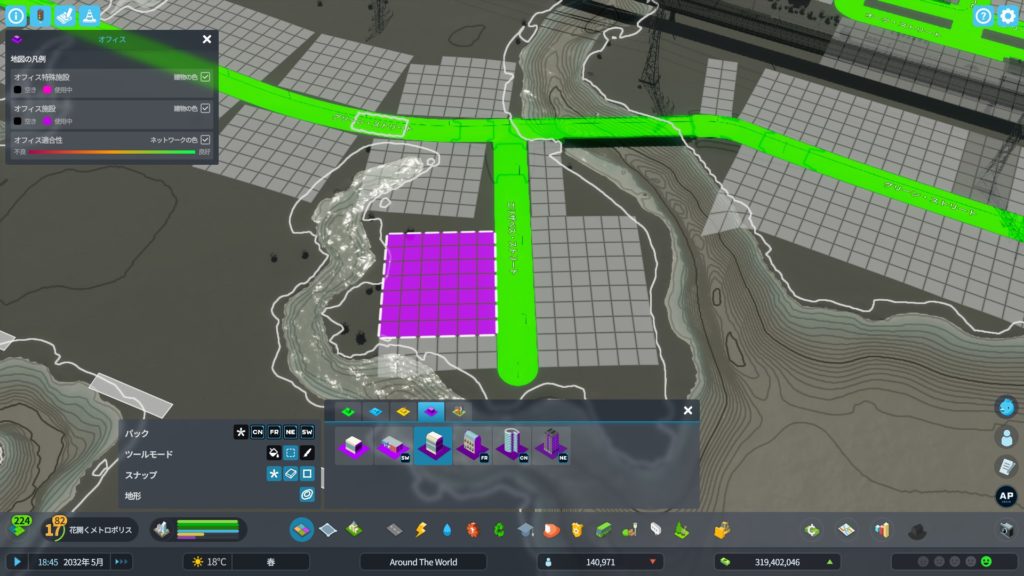Select the tall CN office tower zone
The image size is (1024, 576).
(x=512, y=445)
